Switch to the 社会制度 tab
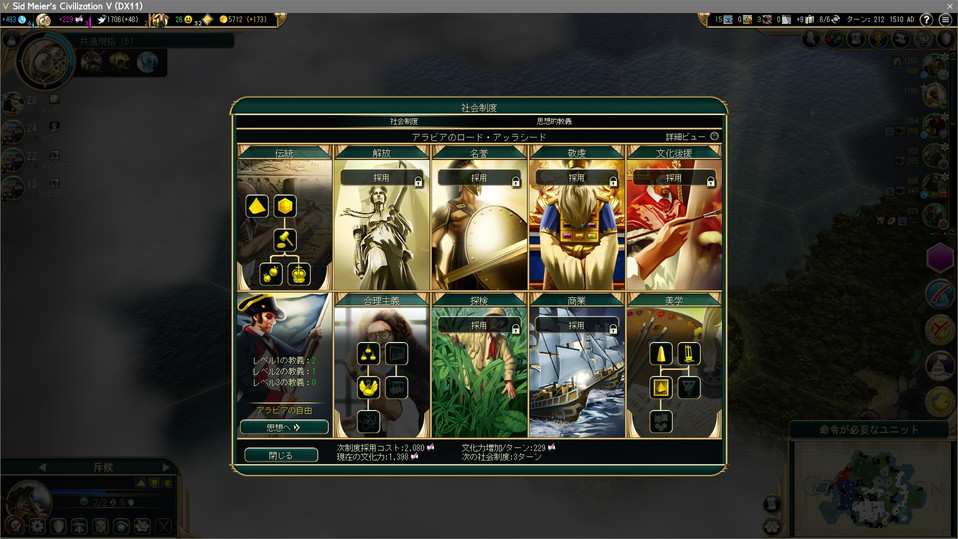958x539 pixels. [x=404, y=121]
